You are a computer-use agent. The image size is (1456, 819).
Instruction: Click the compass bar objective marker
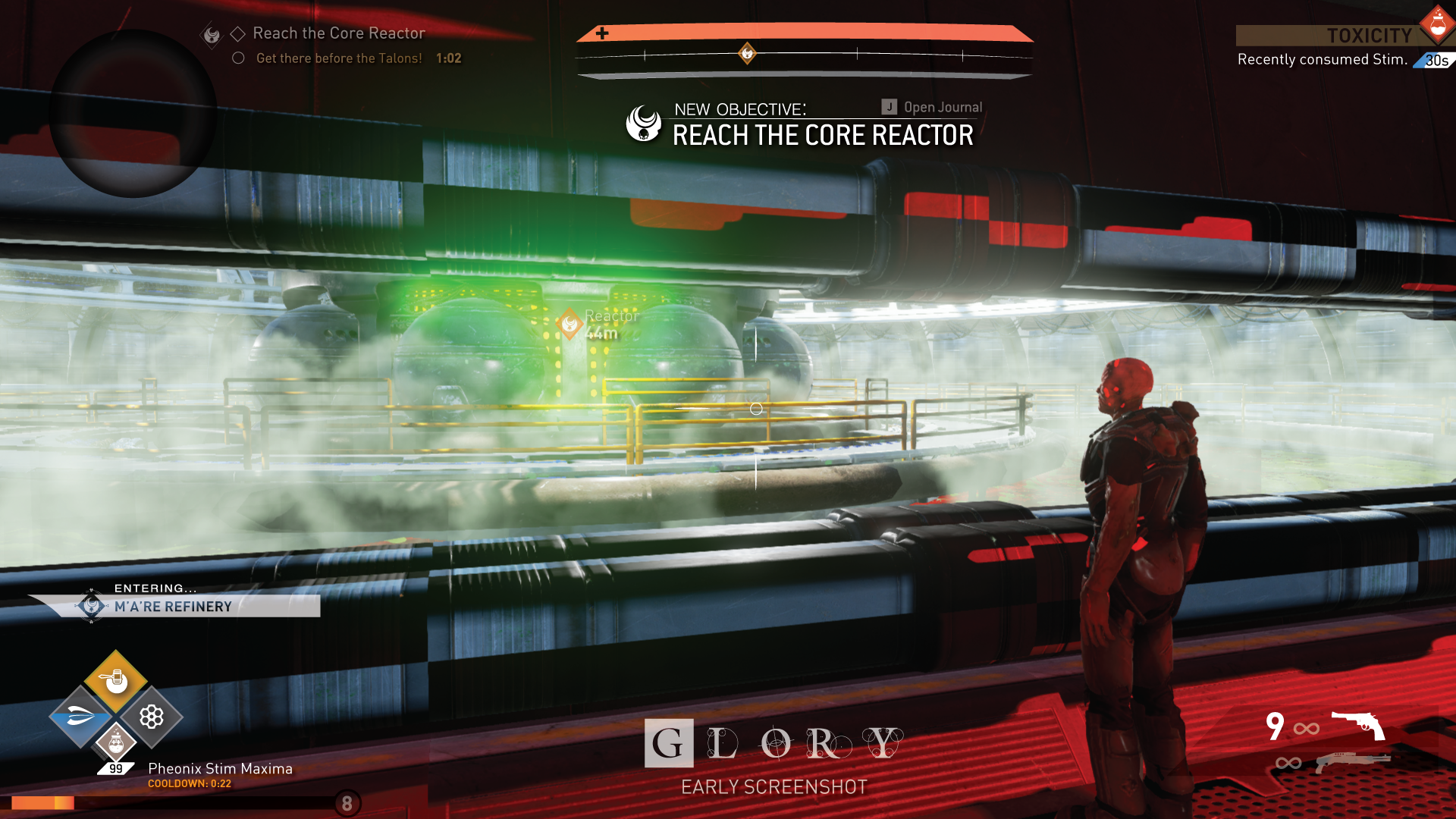pyautogui.click(x=747, y=53)
